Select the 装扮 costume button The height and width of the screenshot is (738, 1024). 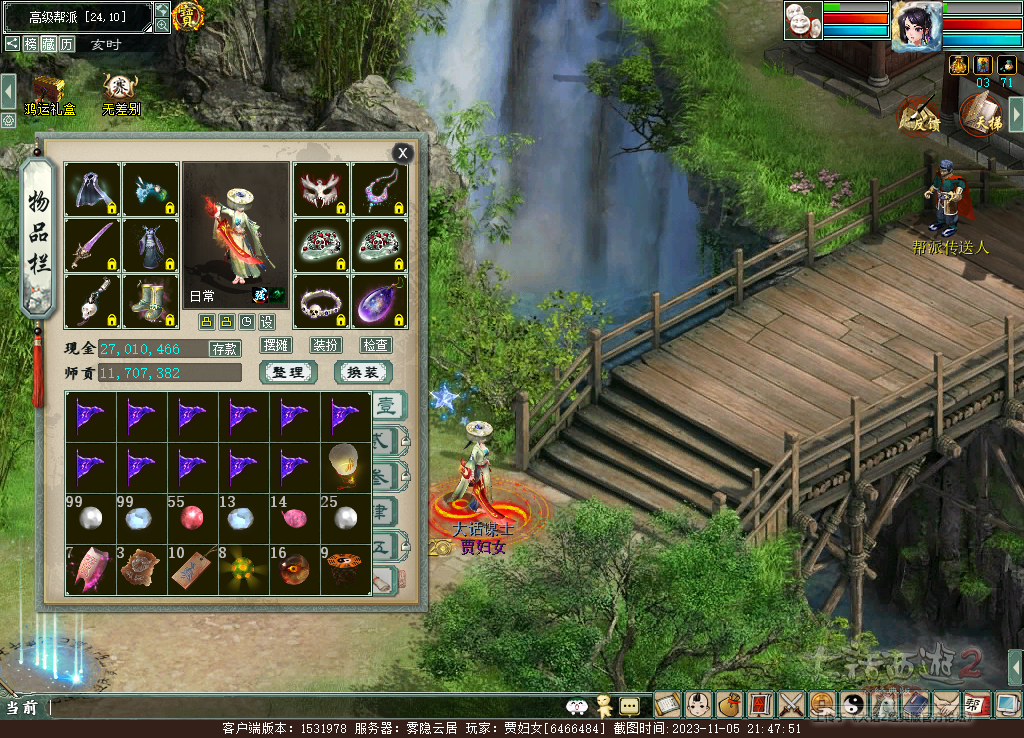tap(326, 345)
